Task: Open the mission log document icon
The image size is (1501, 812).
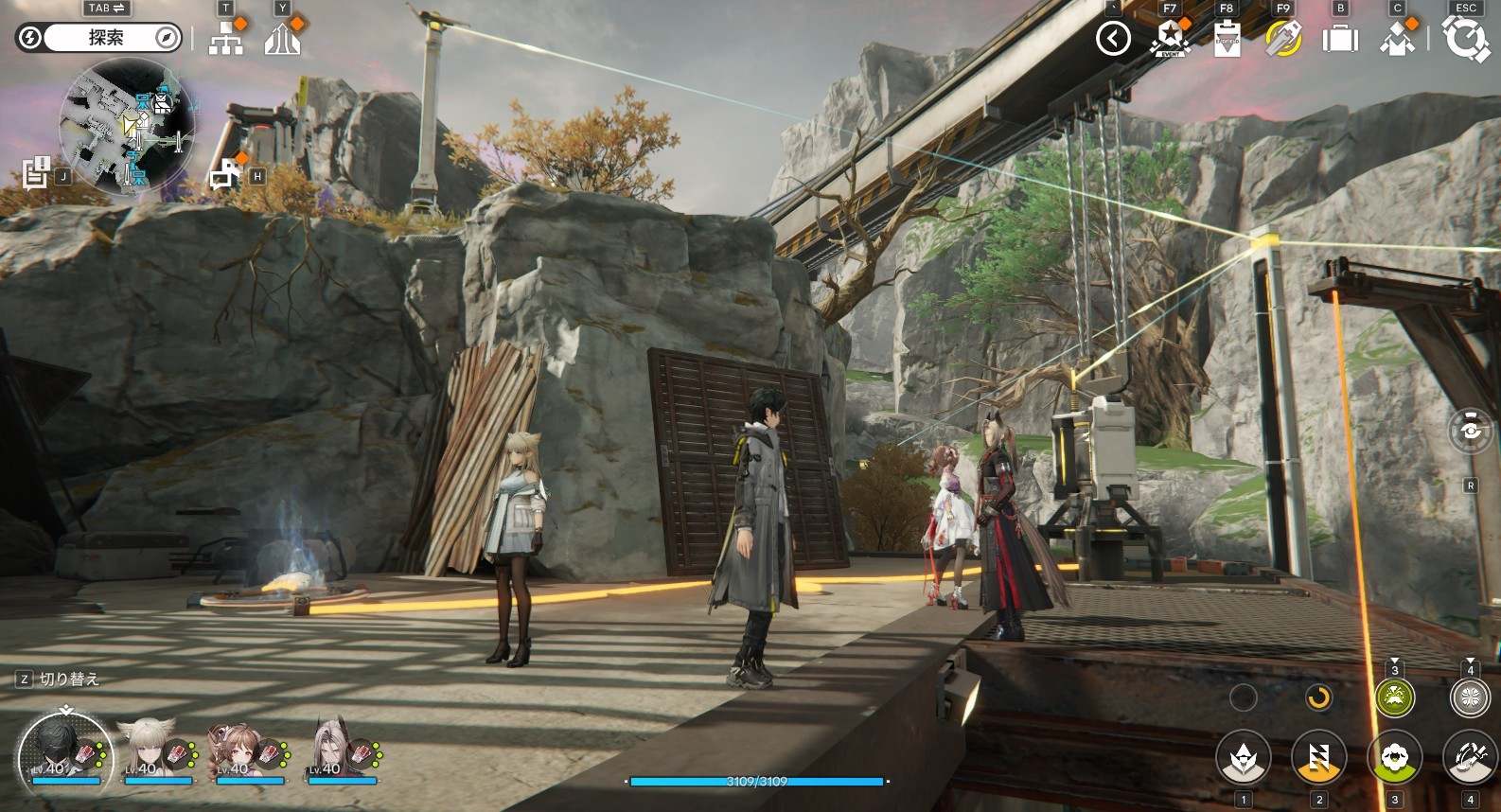Action: coord(36,172)
